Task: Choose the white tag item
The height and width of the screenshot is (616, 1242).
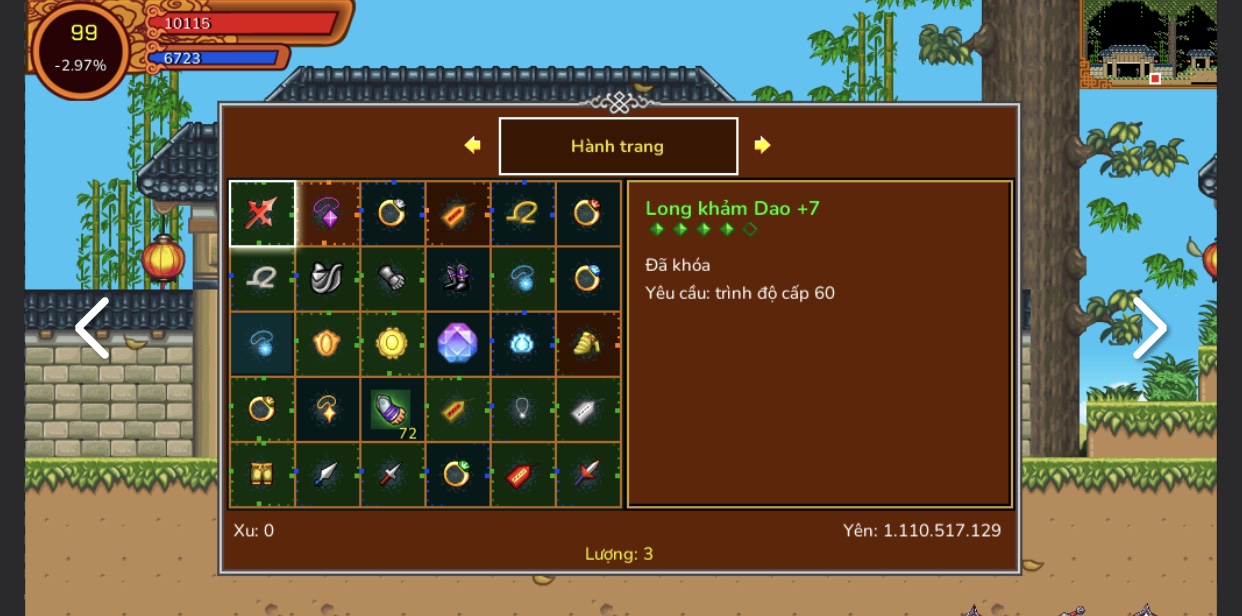Action: pos(588,409)
